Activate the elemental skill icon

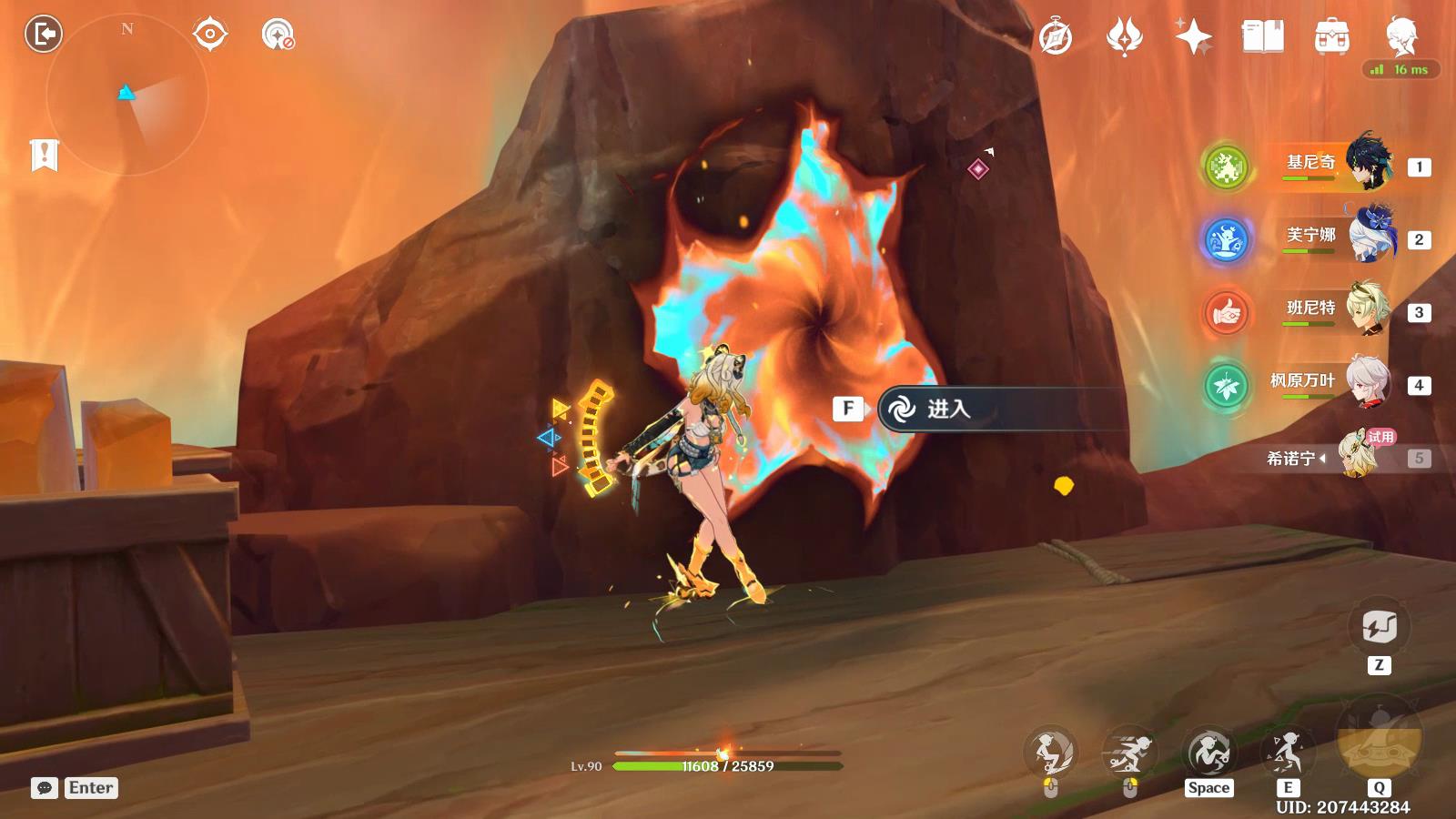click(x=1287, y=753)
